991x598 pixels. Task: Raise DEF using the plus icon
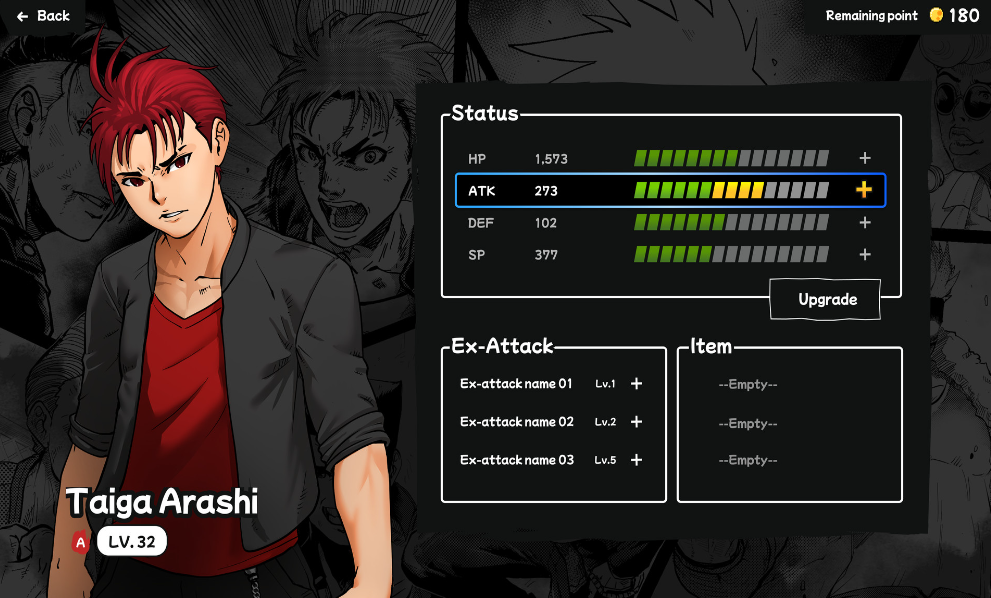865,223
